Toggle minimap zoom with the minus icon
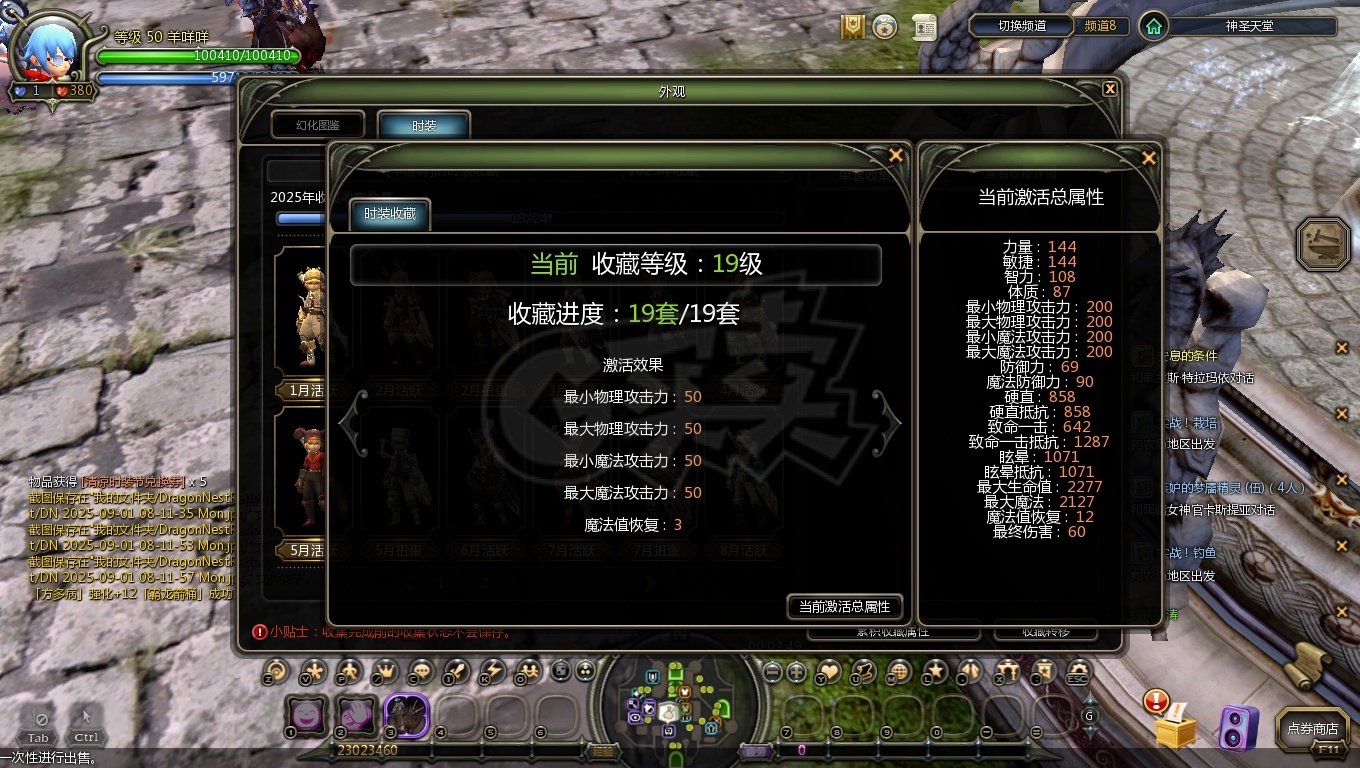Image resolution: width=1360 pixels, height=768 pixels. coord(771,670)
